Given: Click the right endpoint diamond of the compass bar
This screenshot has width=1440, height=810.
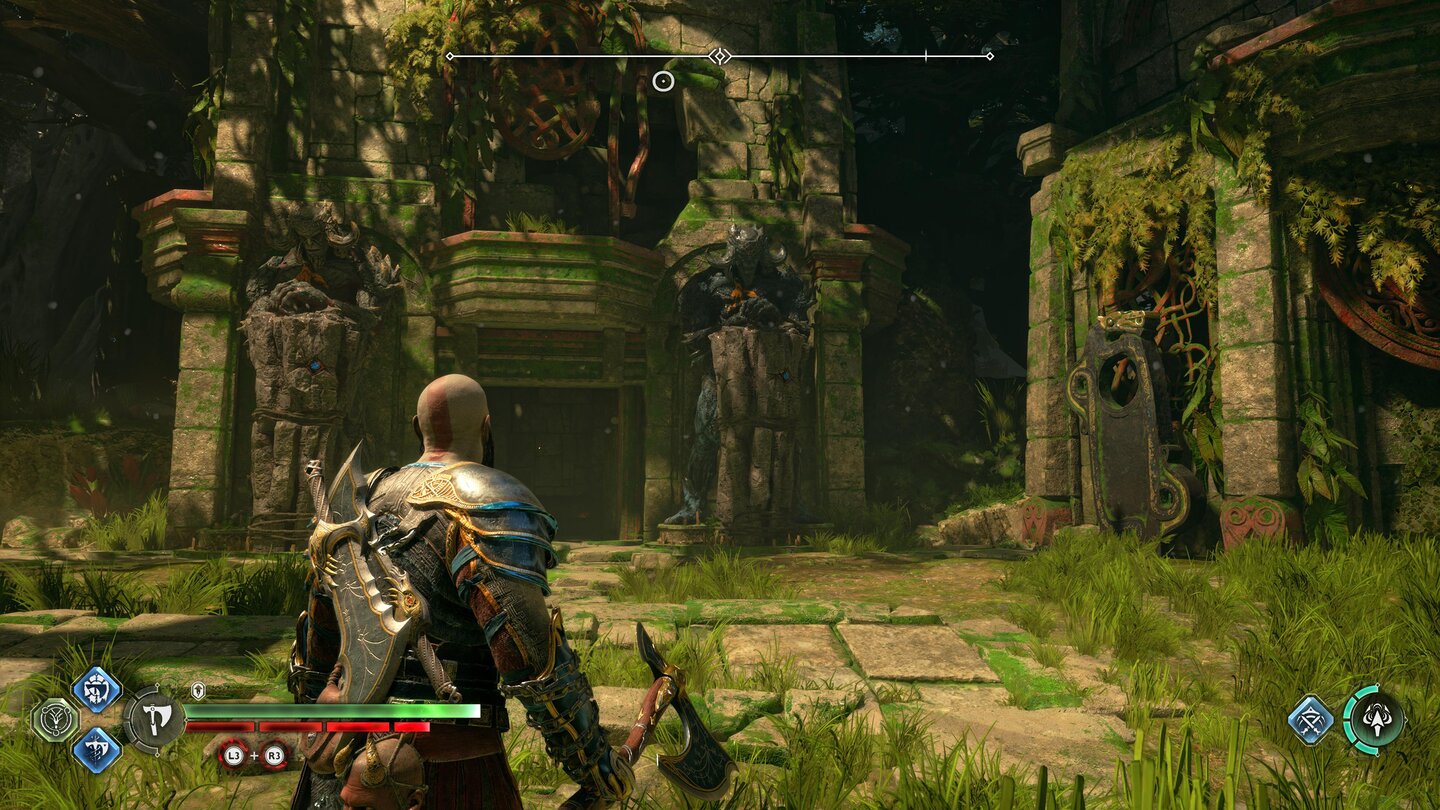Looking at the screenshot, I should click(990, 57).
